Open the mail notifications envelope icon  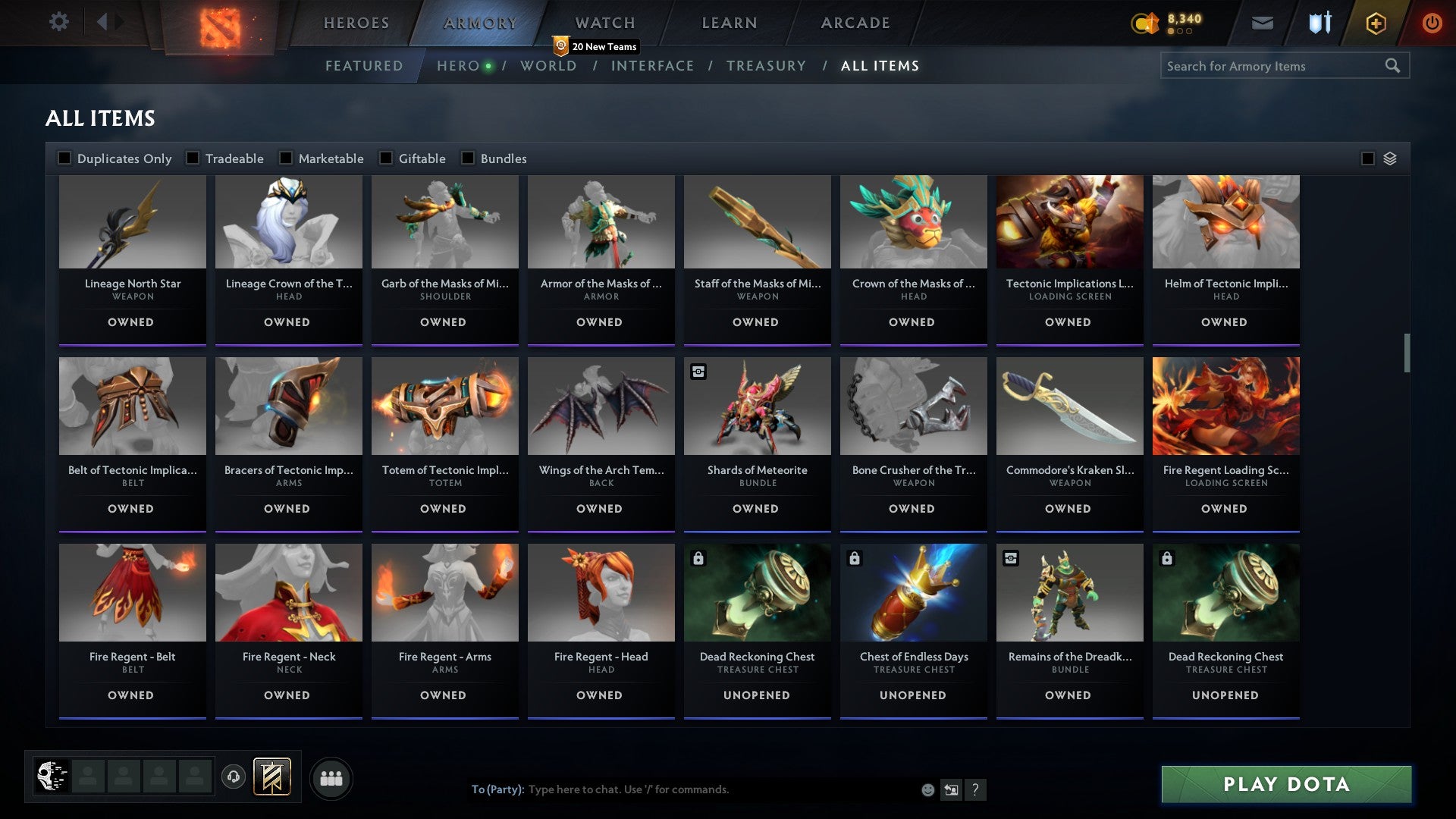pyautogui.click(x=1263, y=23)
